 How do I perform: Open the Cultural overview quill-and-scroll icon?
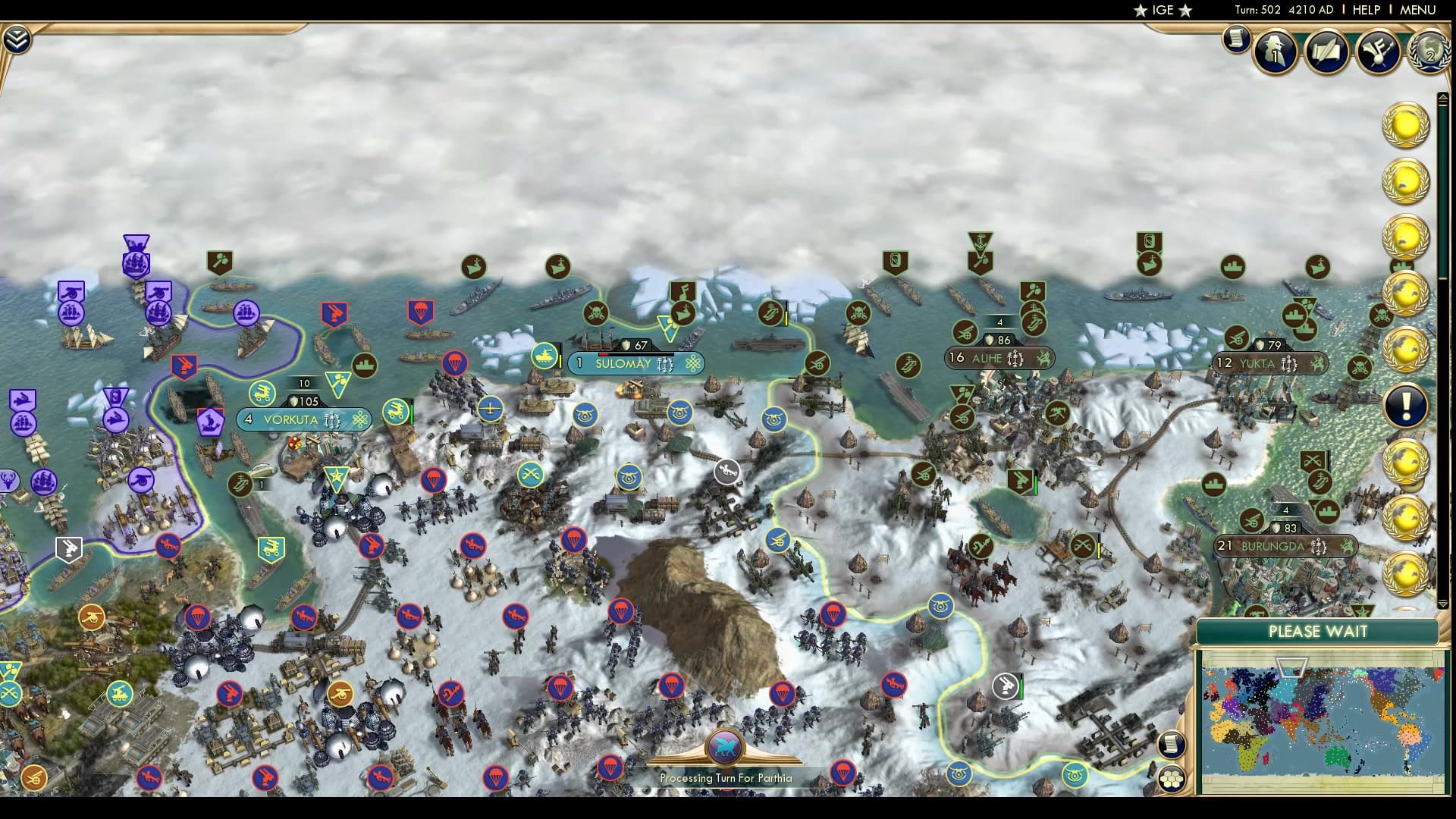(1327, 51)
